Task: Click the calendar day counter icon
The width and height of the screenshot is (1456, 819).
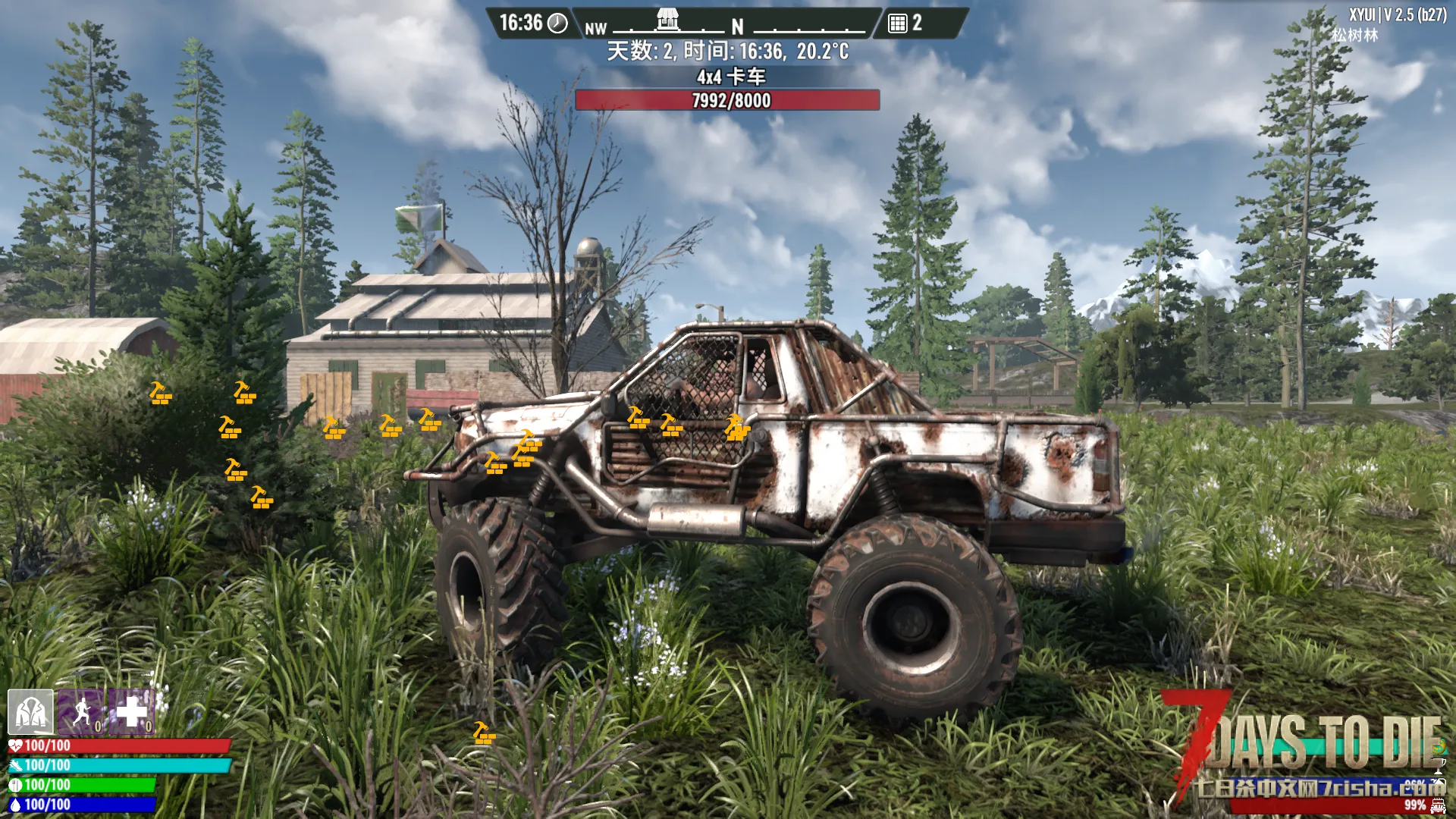Action: [898, 24]
